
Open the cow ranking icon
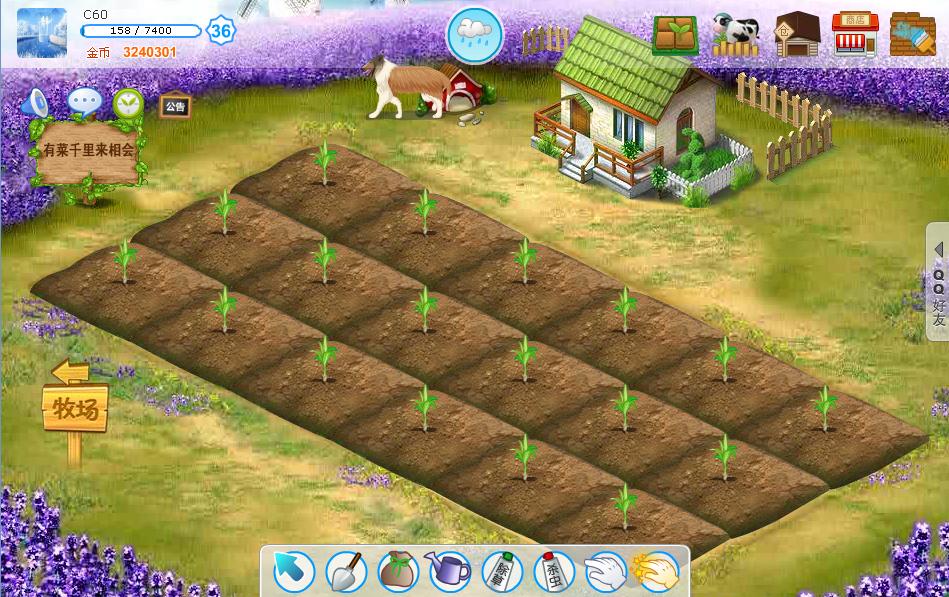(x=736, y=36)
